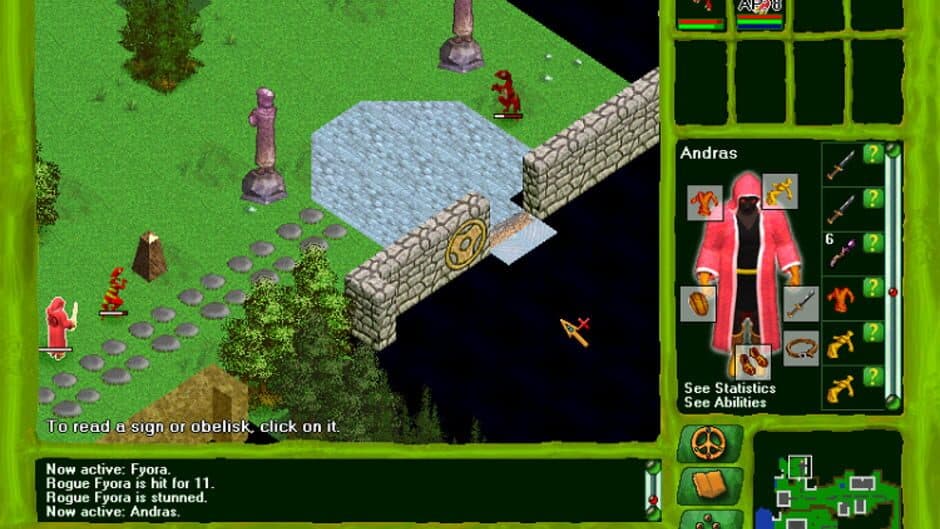Open the orange book button
This screenshot has height=529, width=940.
709,486
